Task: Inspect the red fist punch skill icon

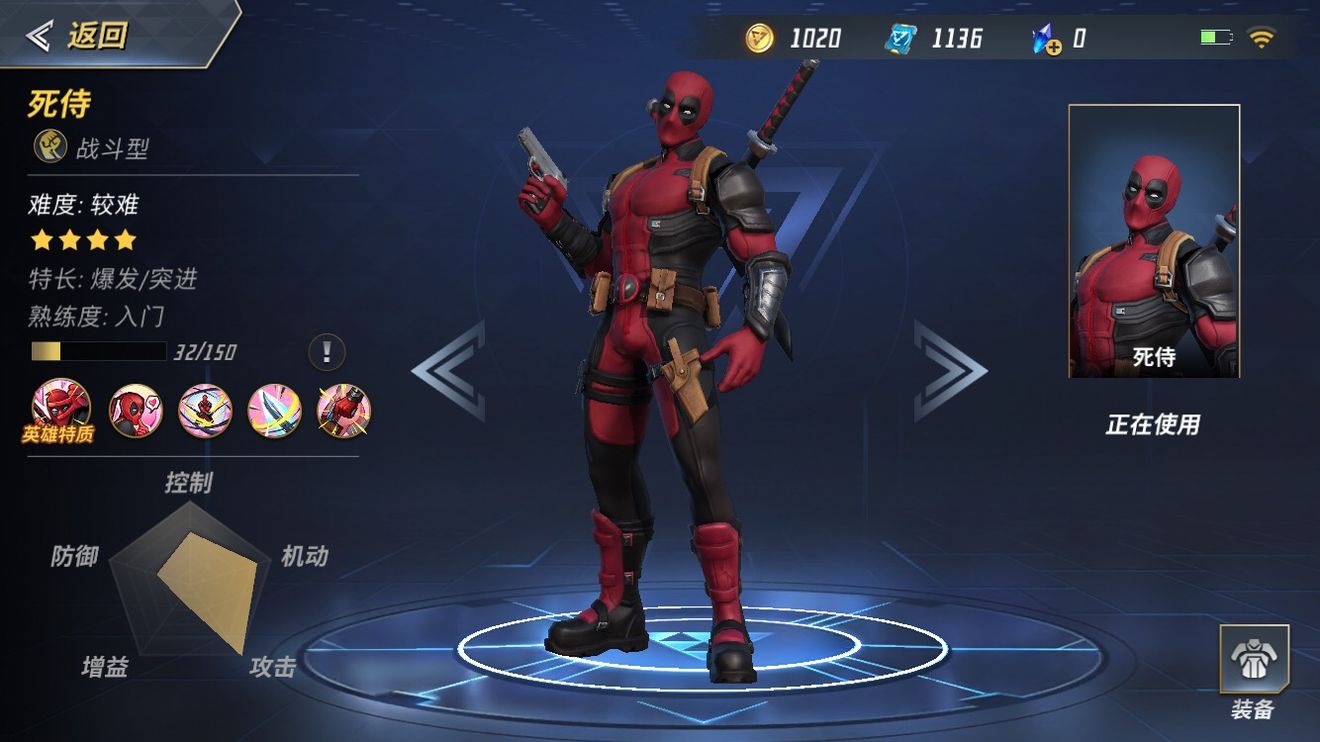Action: tap(344, 410)
